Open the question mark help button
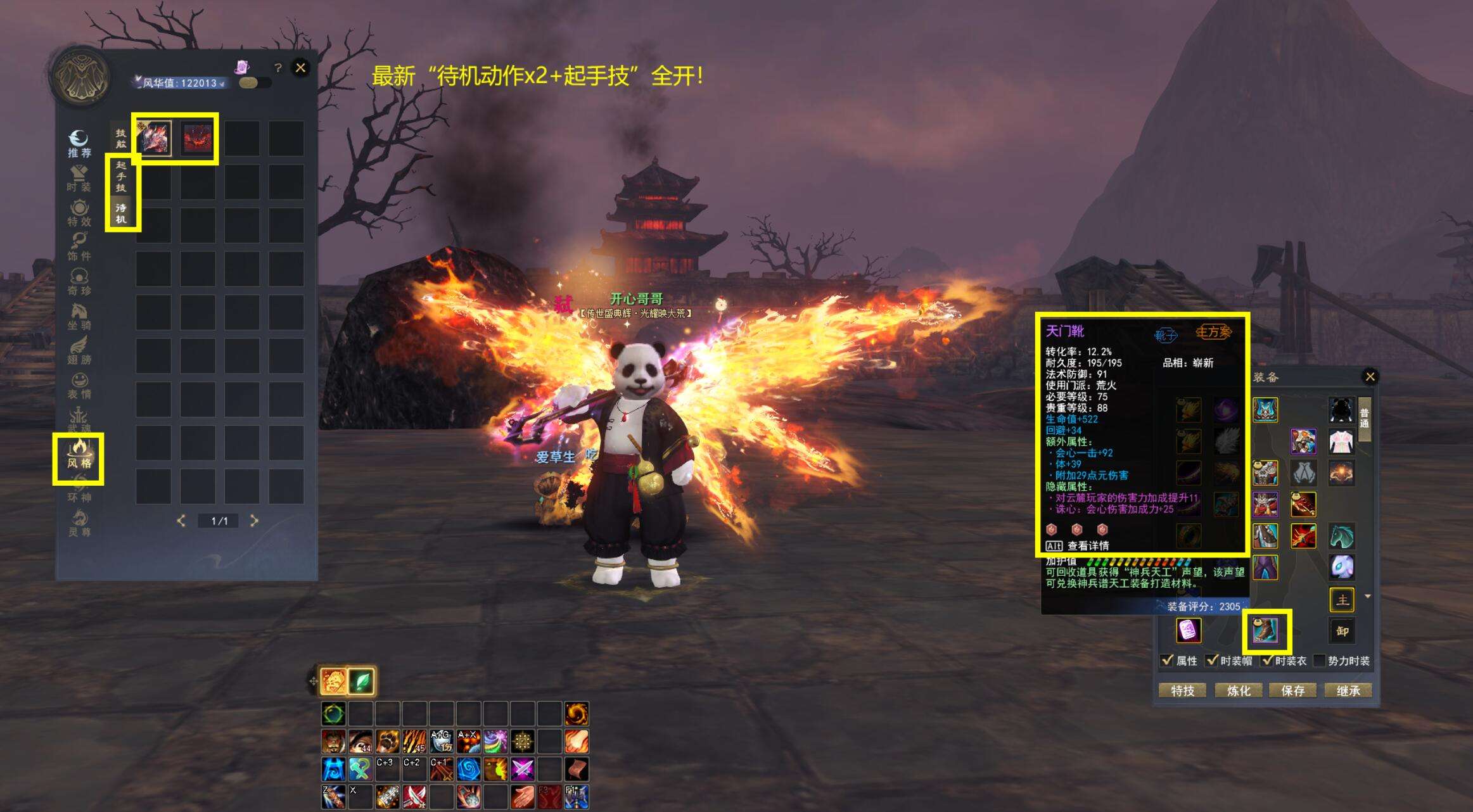The image size is (1473, 812). (x=277, y=68)
